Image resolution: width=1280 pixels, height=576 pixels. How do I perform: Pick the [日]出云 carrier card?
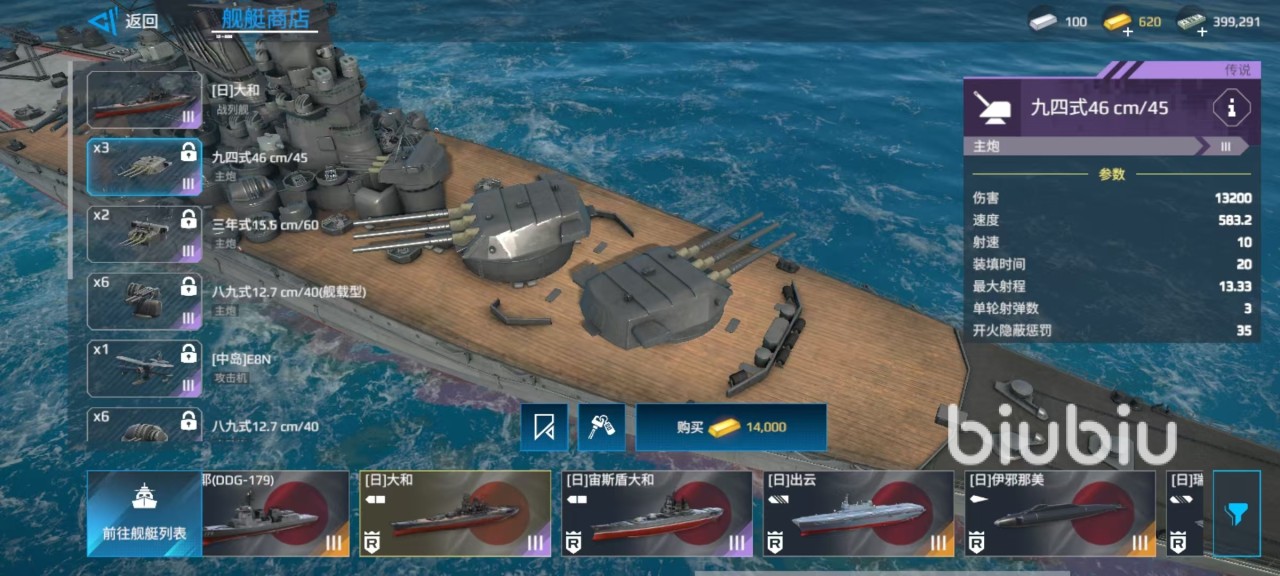(x=858, y=513)
